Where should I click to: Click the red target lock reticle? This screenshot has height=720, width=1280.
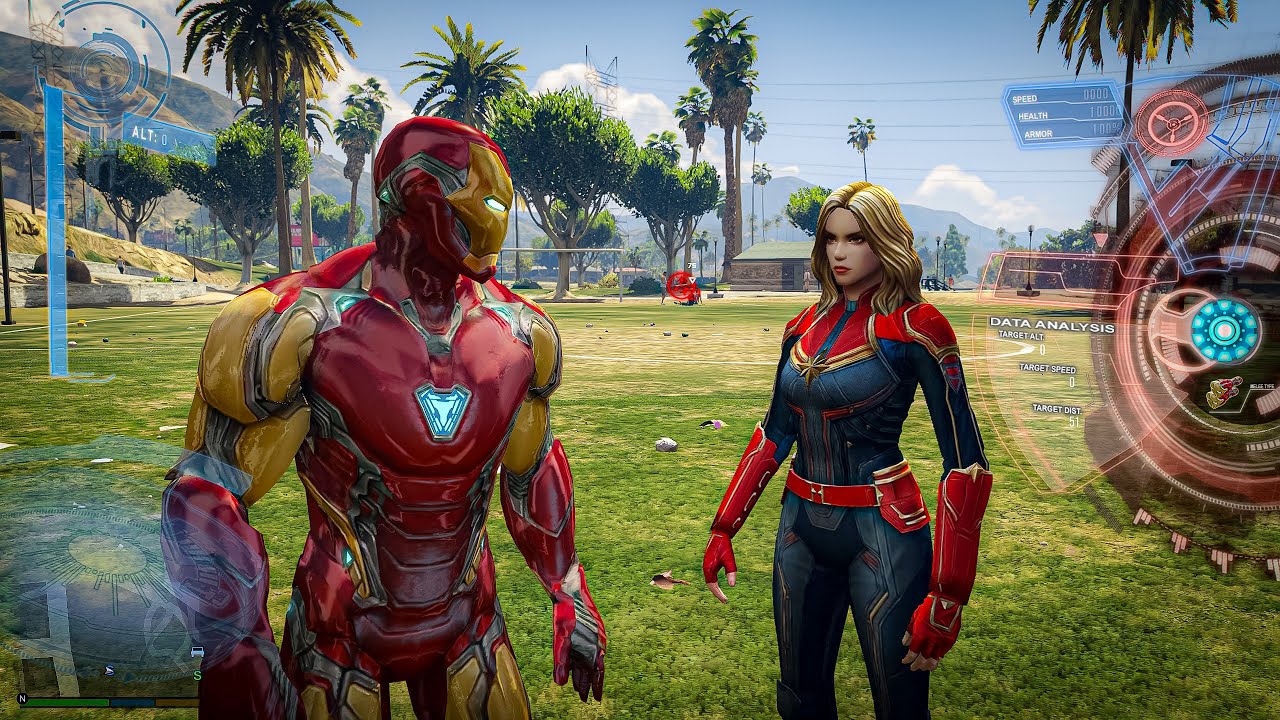click(x=683, y=286)
